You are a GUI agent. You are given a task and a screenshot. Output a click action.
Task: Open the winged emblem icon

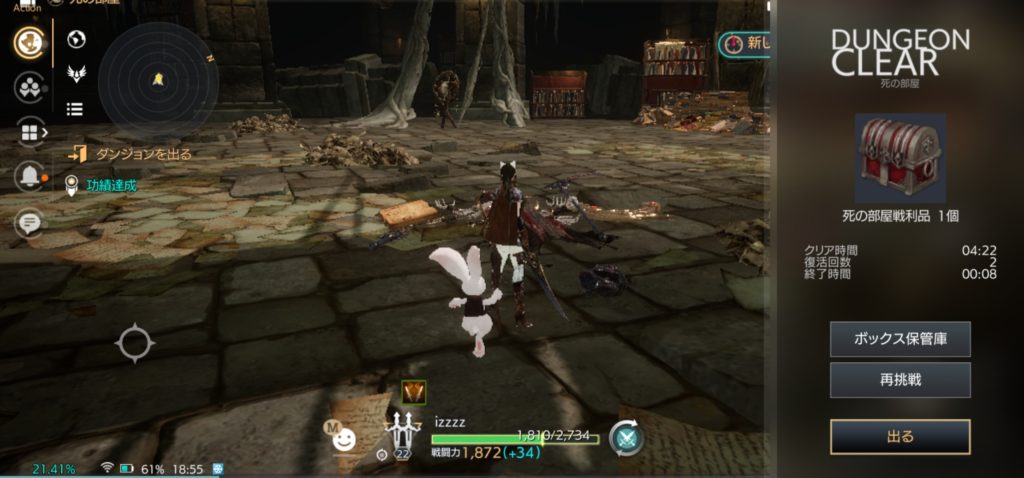(75, 74)
